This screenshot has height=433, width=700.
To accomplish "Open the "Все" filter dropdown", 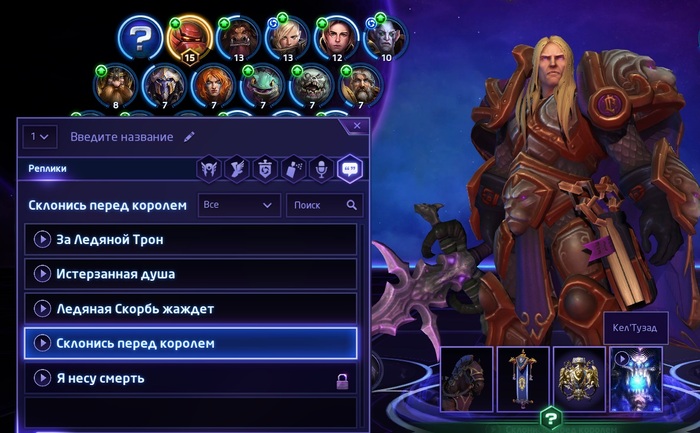I will tap(238, 205).
